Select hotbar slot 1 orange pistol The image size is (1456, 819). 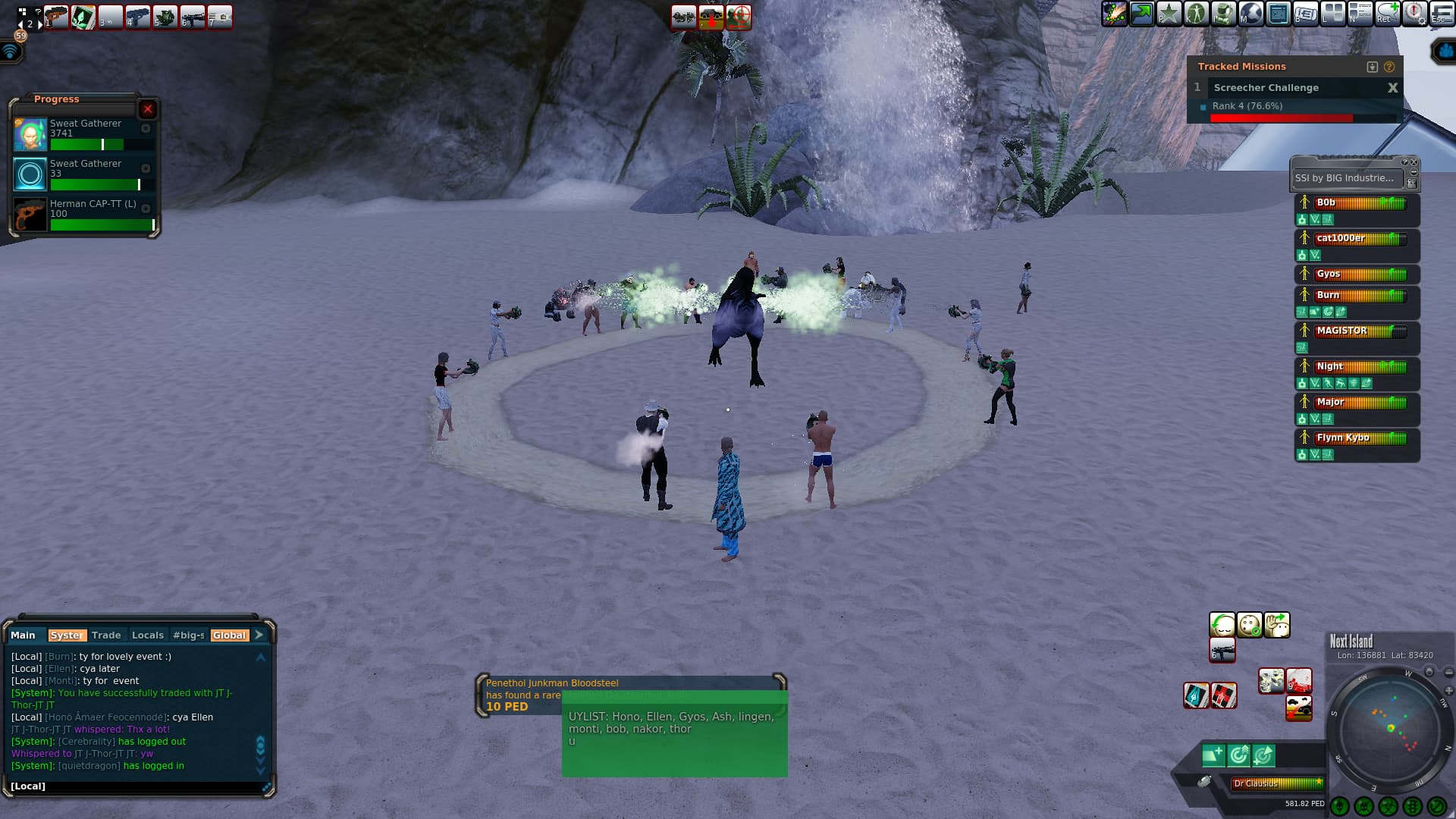56,17
